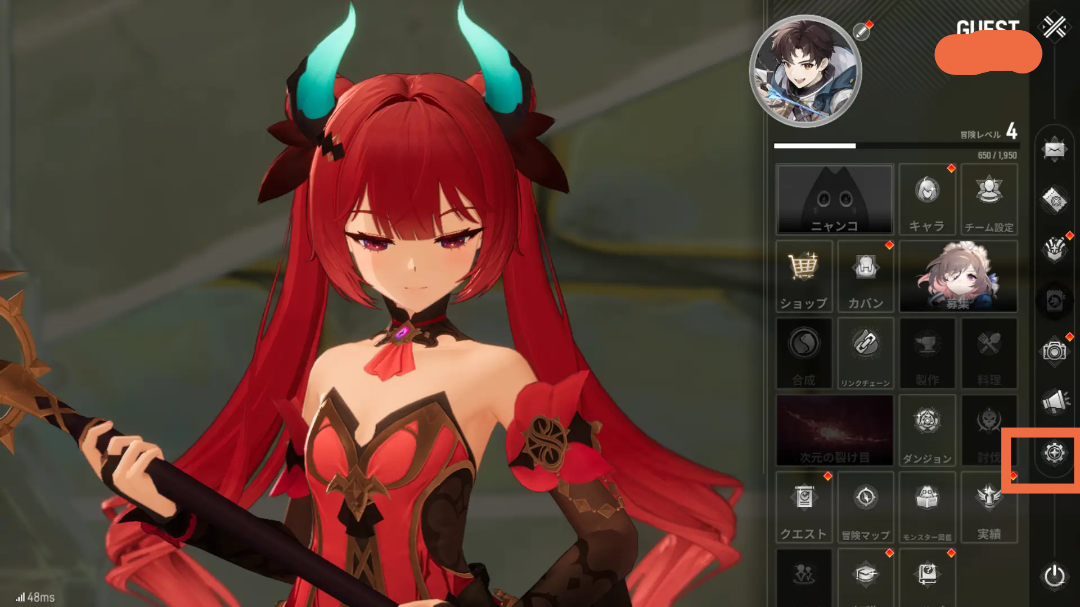Open the 募集 recruitment banner
The height and width of the screenshot is (607, 1080).
[x=958, y=275]
